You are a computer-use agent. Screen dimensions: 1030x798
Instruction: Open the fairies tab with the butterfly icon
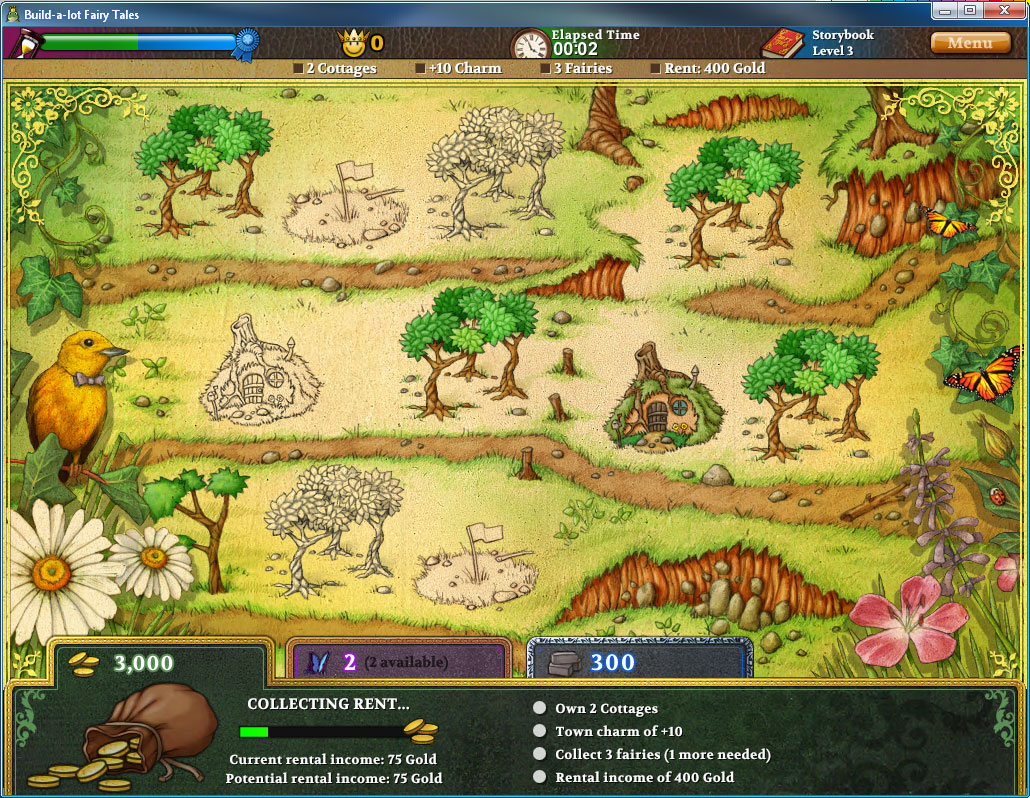(x=398, y=662)
